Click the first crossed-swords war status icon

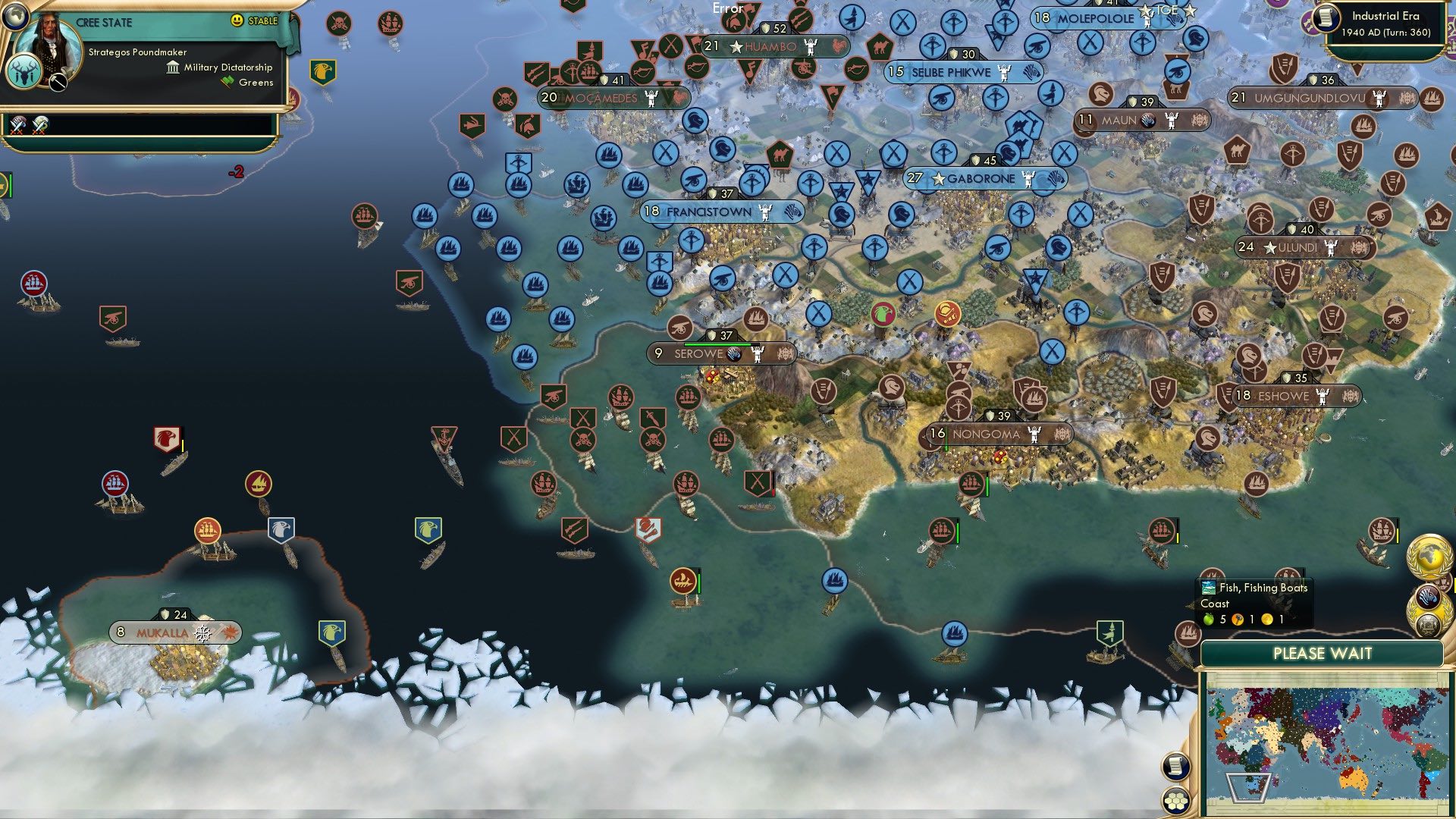tap(17, 126)
